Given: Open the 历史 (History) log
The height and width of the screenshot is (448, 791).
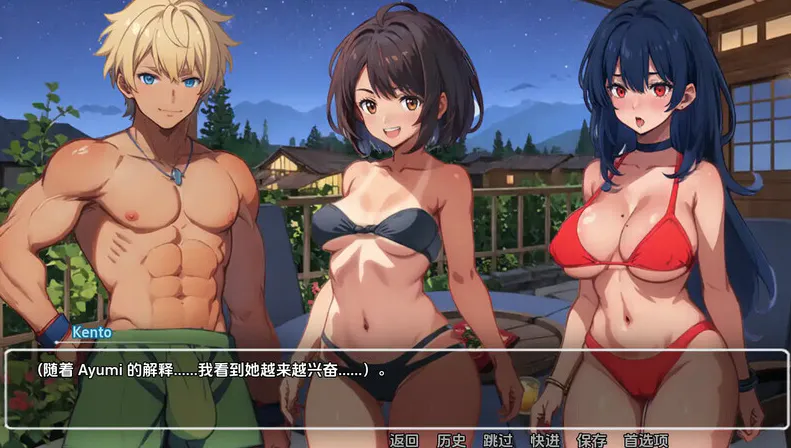Looking at the screenshot, I should pos(451,440).
